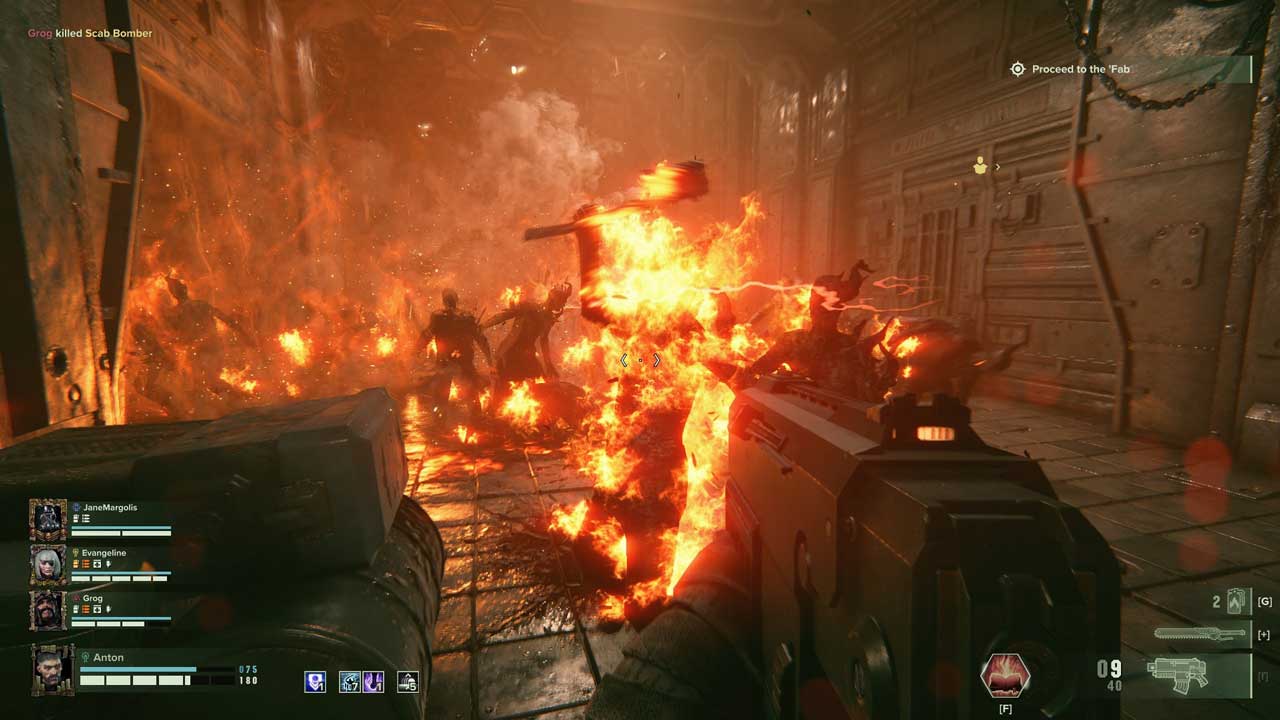This screenshot has width=1280, height=720.
Task: Select JaneMargolis's teammate portrait
Action: coord(47,520)
